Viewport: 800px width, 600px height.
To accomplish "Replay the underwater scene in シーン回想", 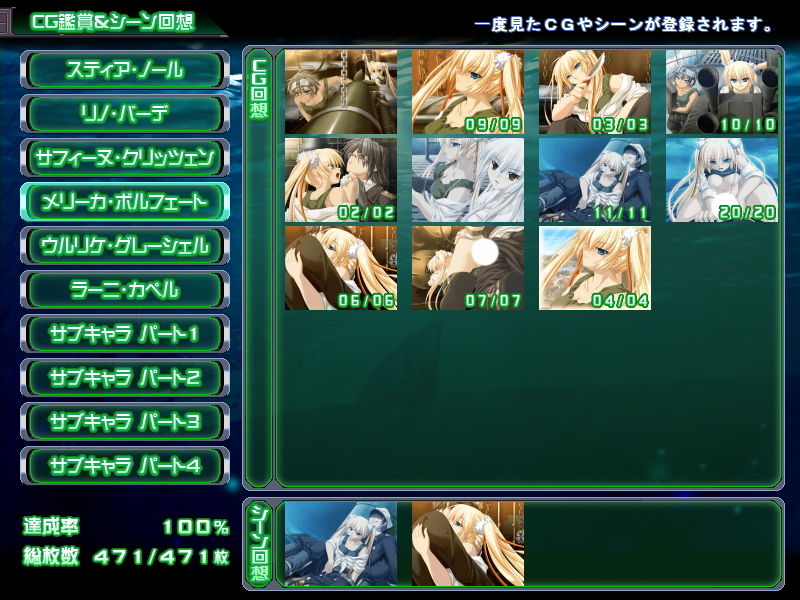I will pos(341,543).
